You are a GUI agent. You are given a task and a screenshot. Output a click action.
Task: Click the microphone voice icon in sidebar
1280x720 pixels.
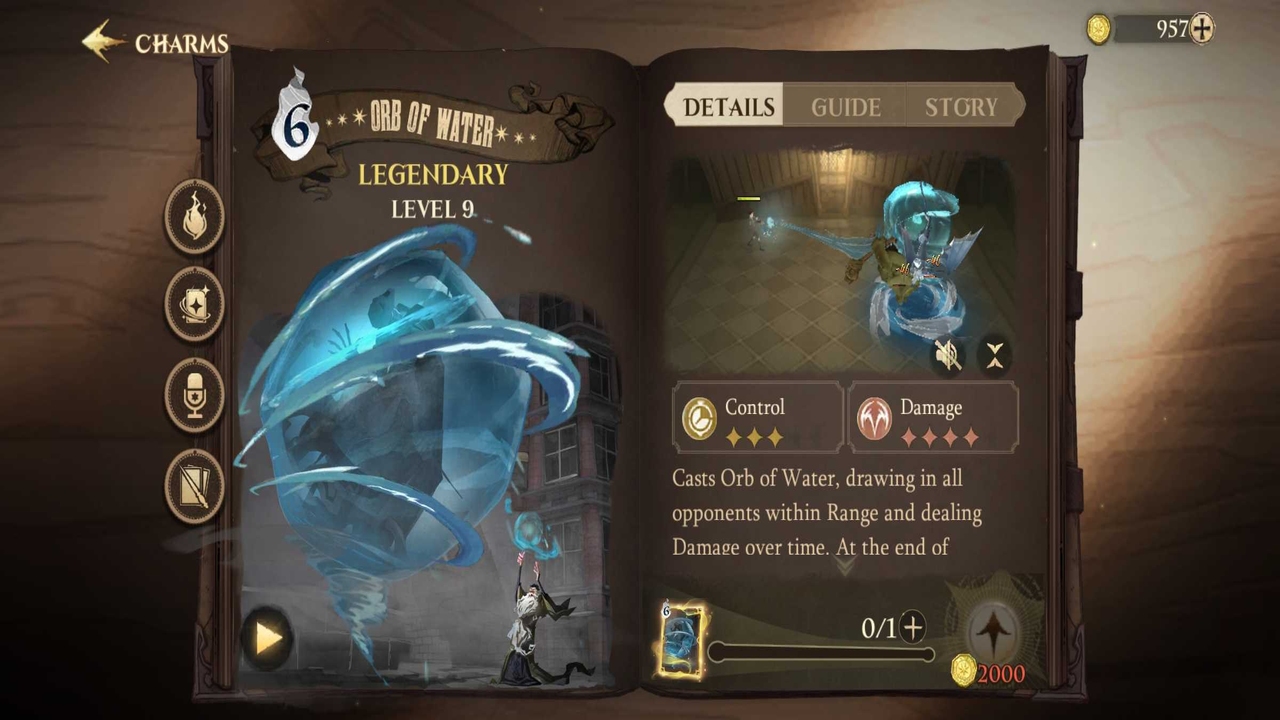193,393
